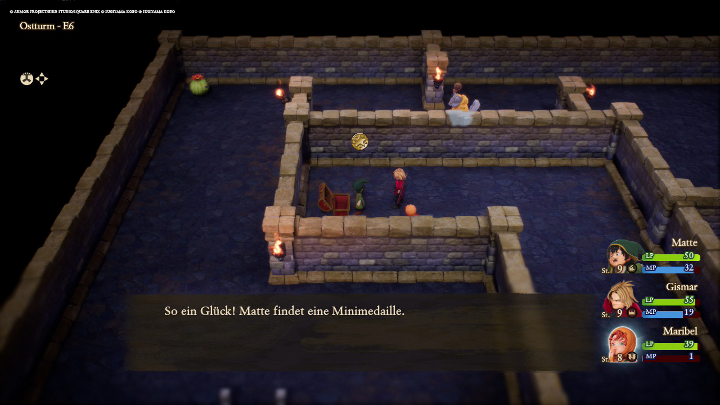Choose Gismar's blond-haired party portrait

click(x=623, y=299)
